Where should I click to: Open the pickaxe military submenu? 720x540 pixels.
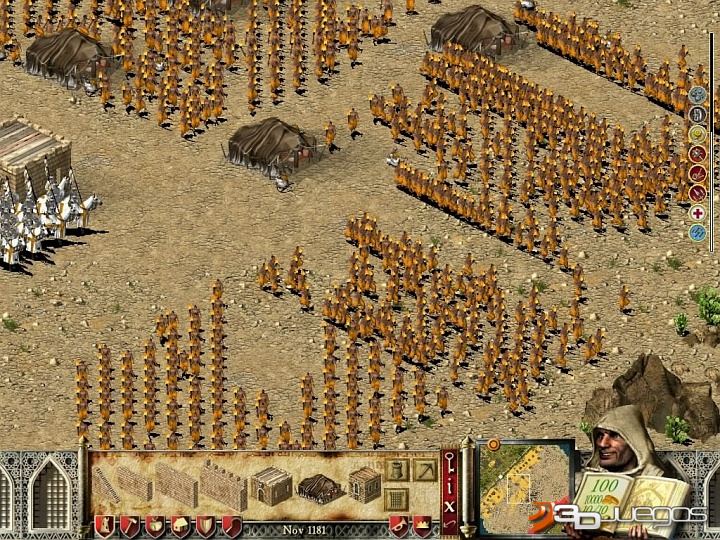(x=424, y=468)
